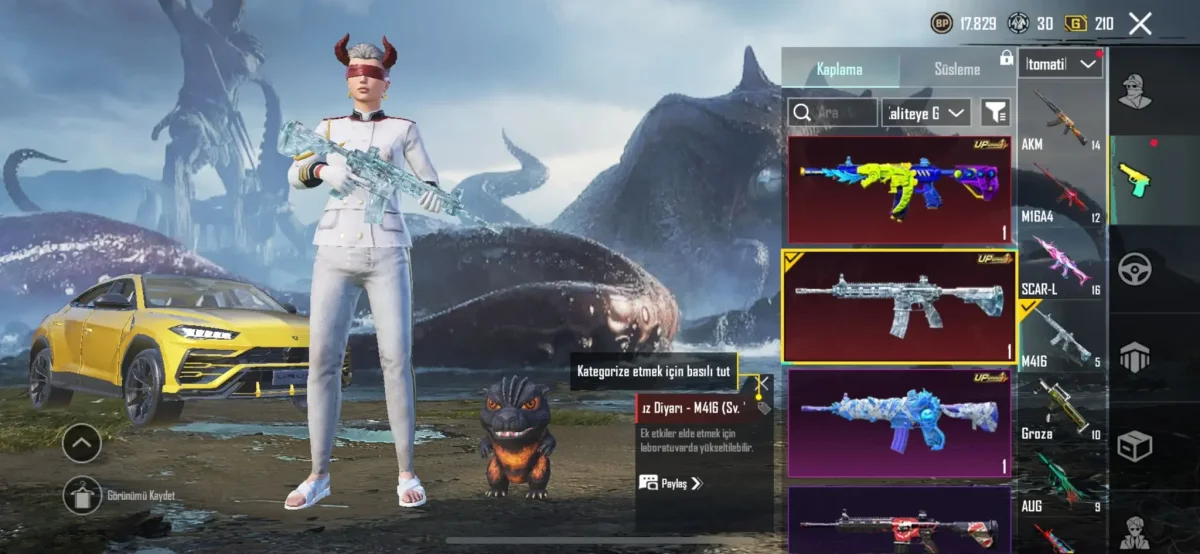The width and height of the screenshot is (1200, 554).
Task: Save the look with Görünümü Kaydet
Action: (83, 495)
